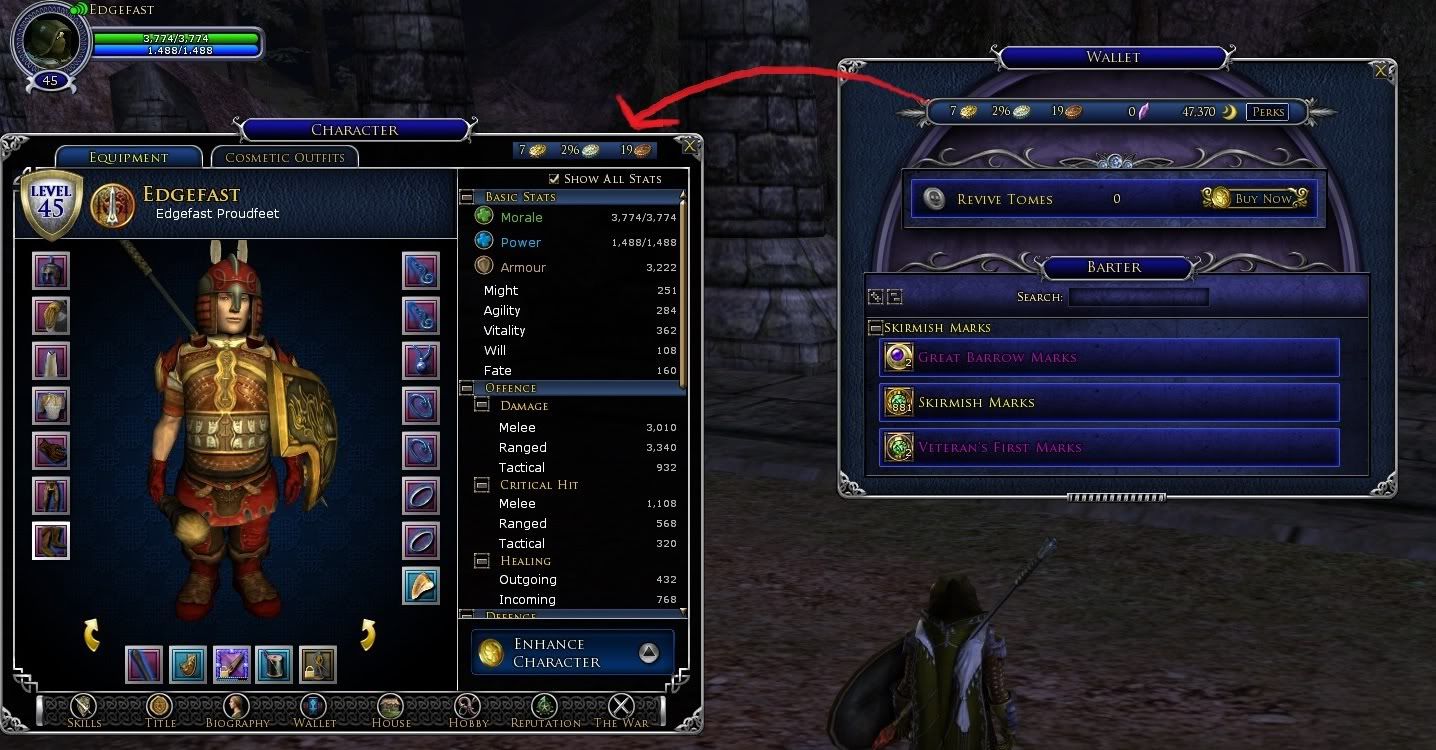Rotate the character model with right arrow
Image resolution: width=1436 pixels, height=750 pixels.
(x=368, y=634)
